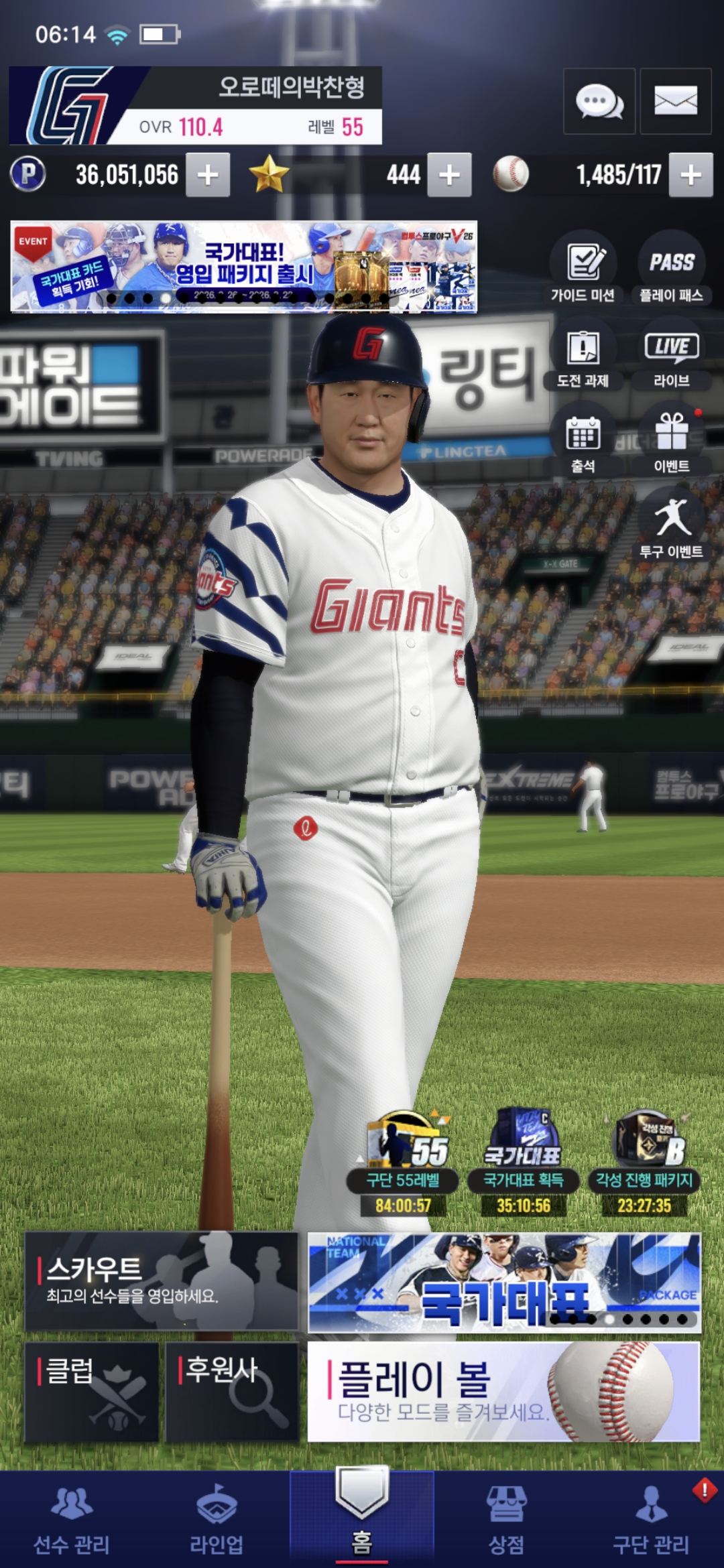Open the 이벤트 gift box menu

[671, 442]
